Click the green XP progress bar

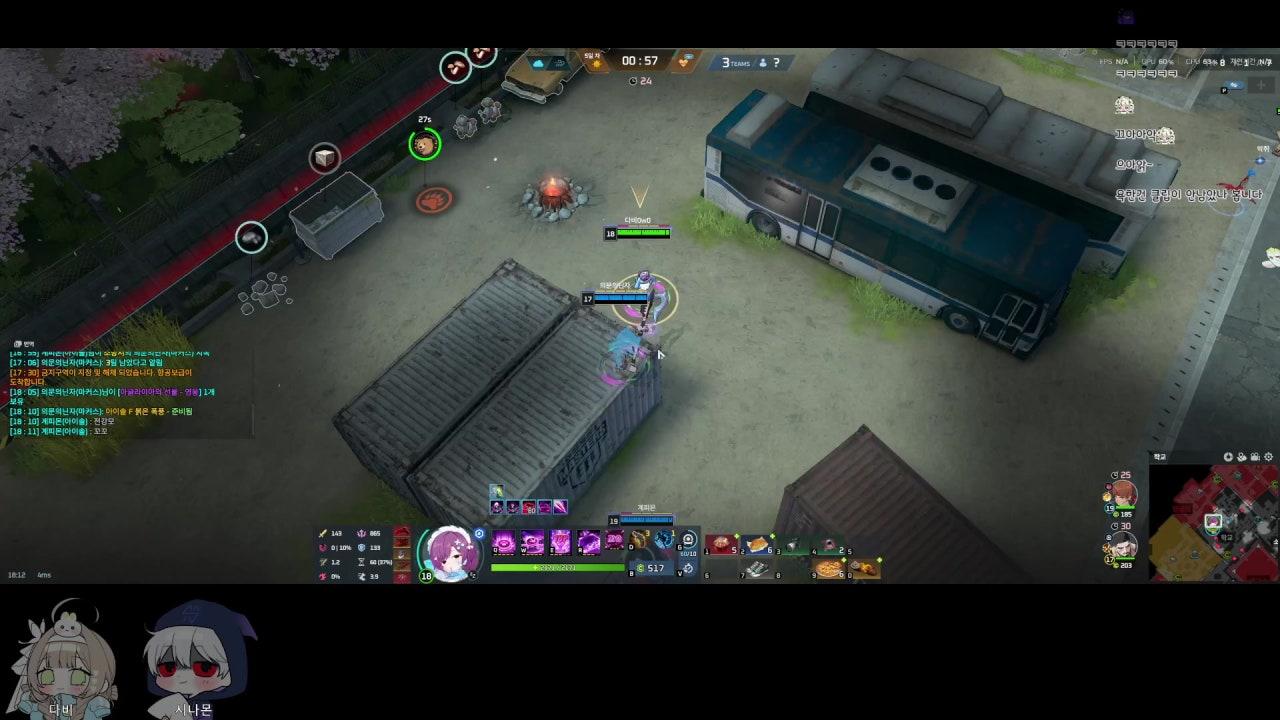(555, 567)
